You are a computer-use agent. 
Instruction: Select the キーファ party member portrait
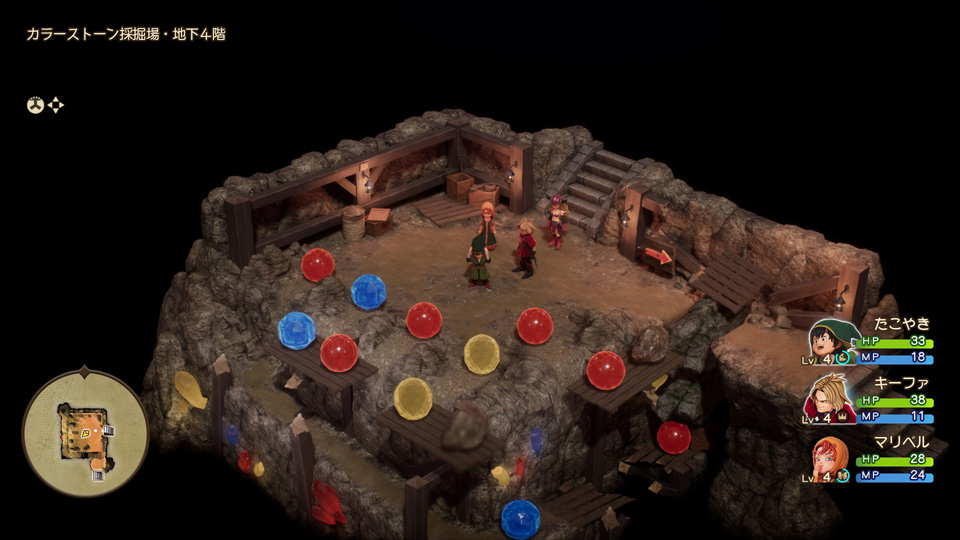828,398
